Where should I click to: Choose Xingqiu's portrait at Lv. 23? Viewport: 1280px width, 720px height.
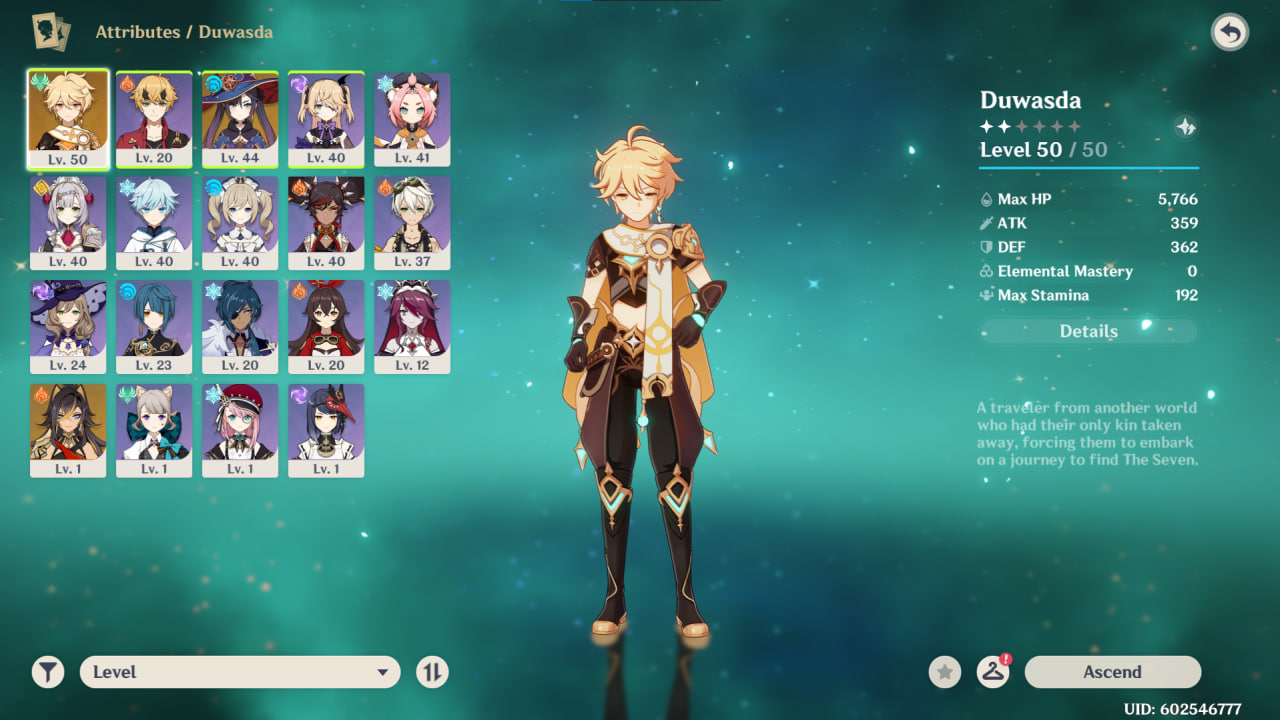pyautogui.click(x=154, y=326)
